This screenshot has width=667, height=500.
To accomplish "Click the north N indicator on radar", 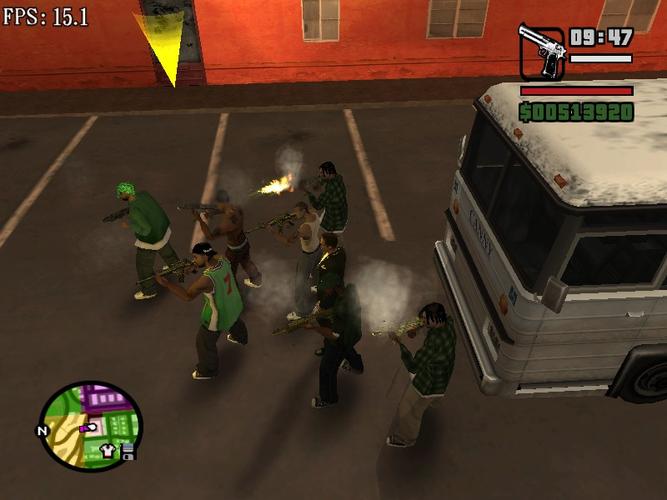I will click(42, 431).
